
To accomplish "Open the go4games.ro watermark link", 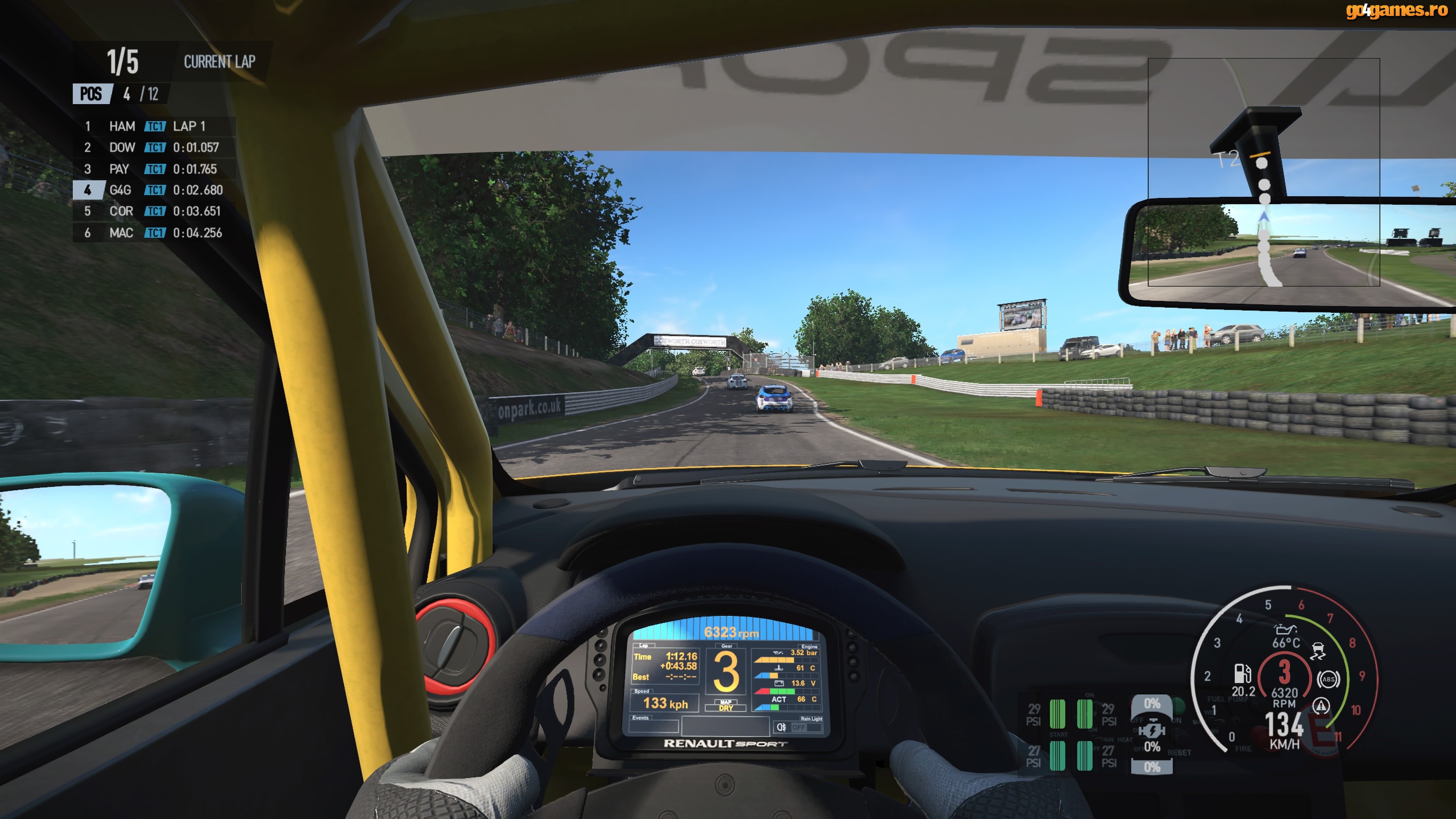I will [1396, 10].
